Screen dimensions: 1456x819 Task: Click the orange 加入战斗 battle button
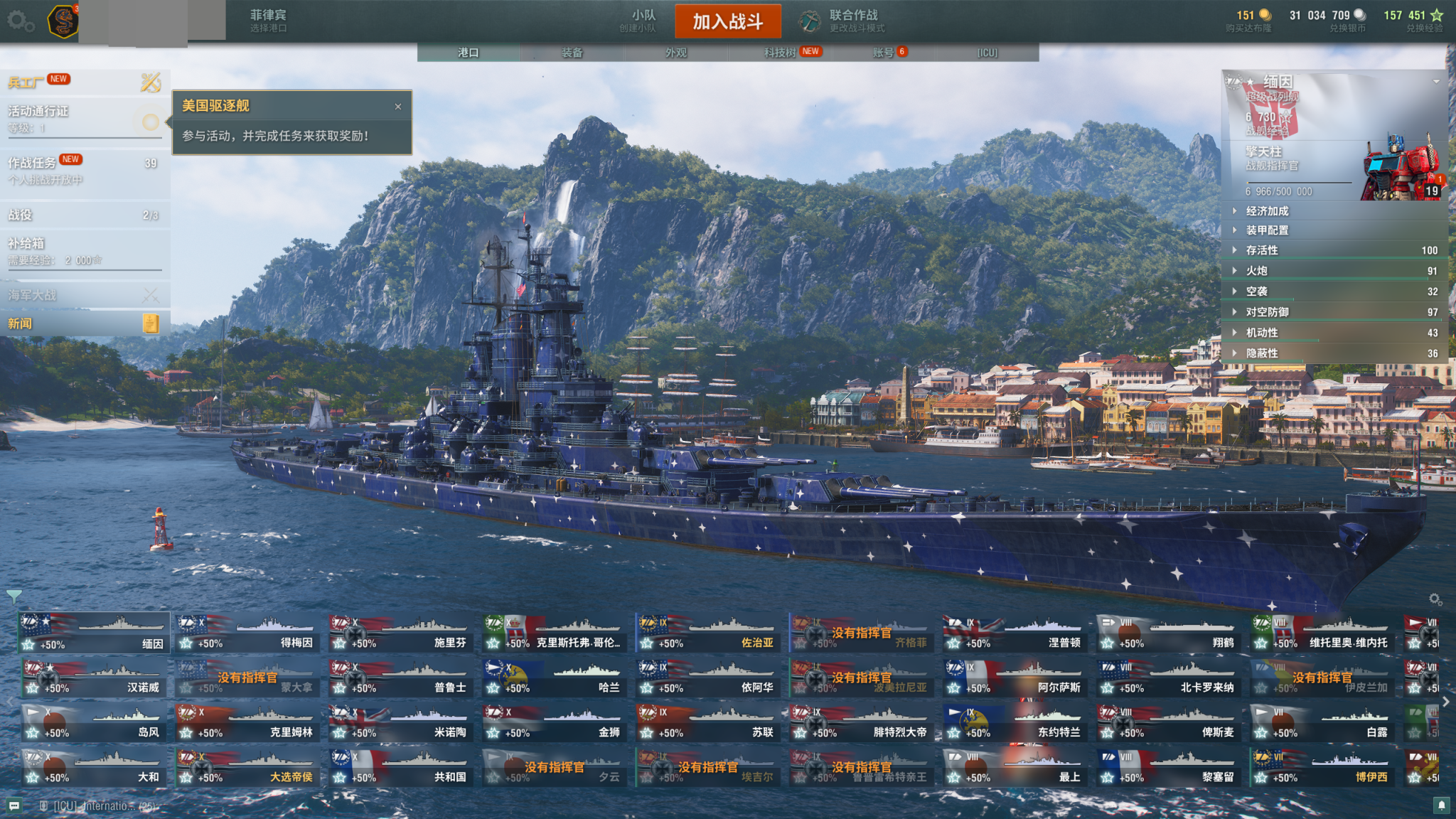pyautogui.click(x=727, y=21)
